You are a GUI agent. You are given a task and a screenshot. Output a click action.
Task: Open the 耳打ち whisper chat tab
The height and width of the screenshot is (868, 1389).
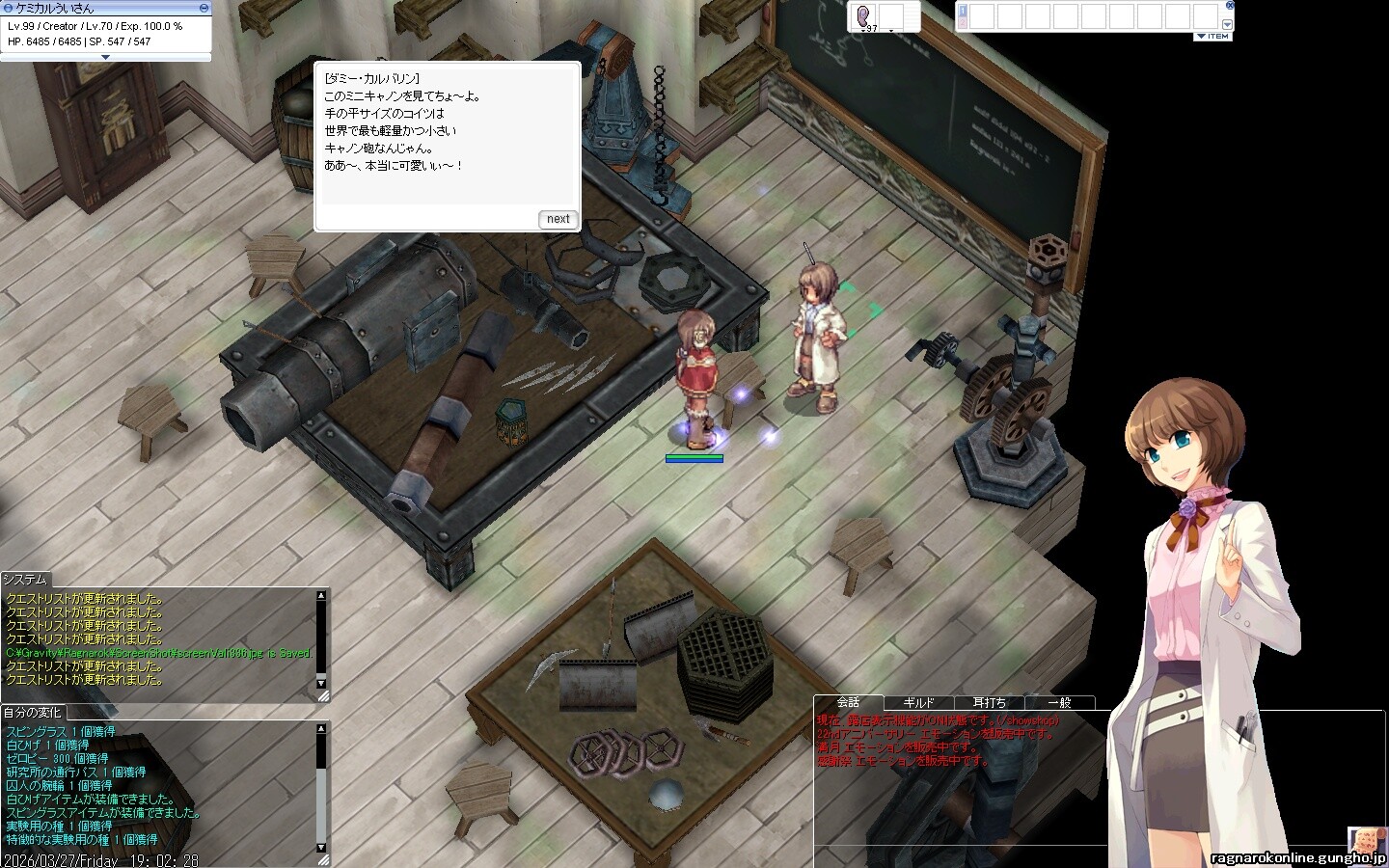click(x=989, y=703)
